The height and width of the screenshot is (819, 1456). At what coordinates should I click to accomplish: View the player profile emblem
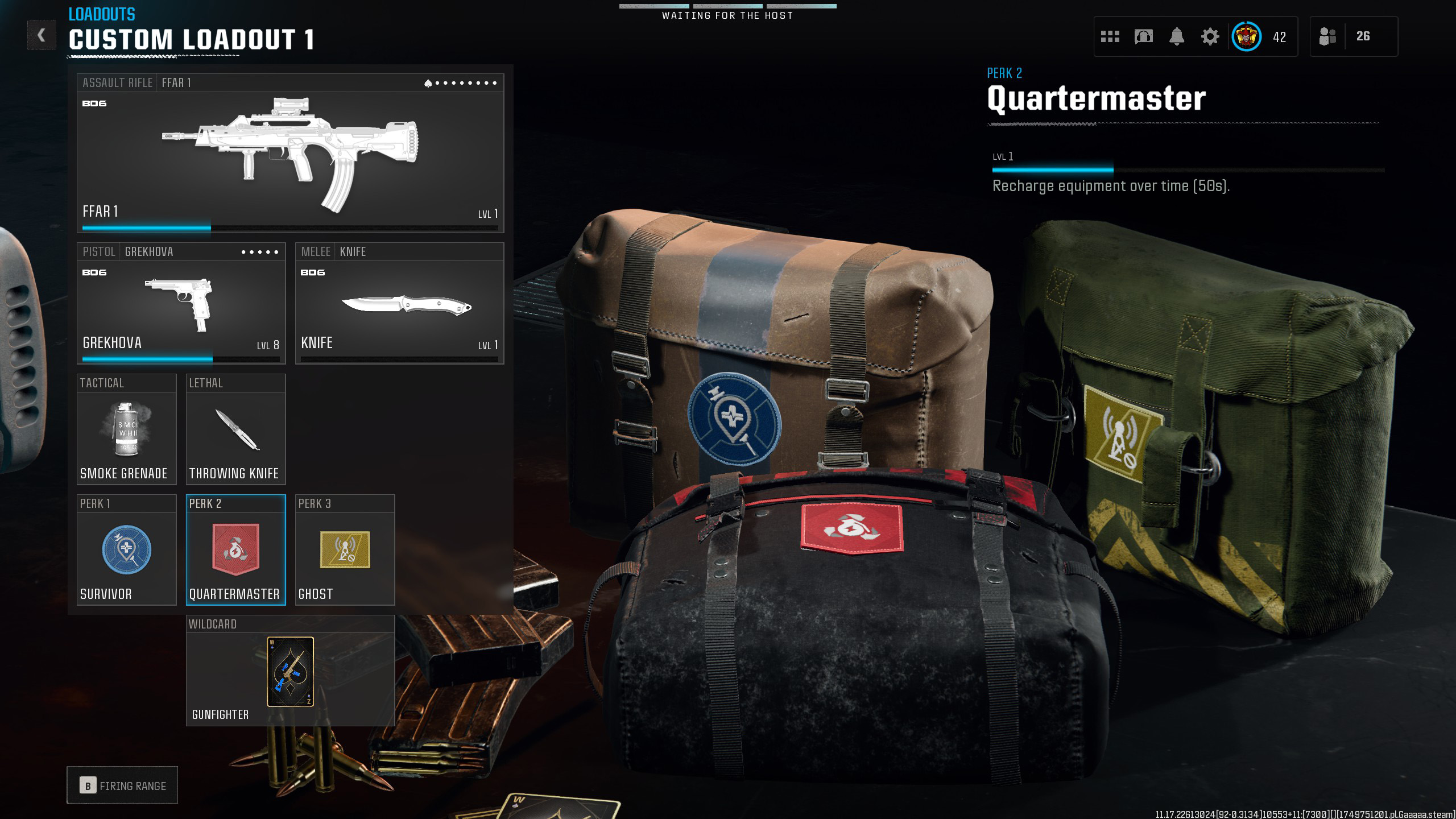click(1246, 37)
